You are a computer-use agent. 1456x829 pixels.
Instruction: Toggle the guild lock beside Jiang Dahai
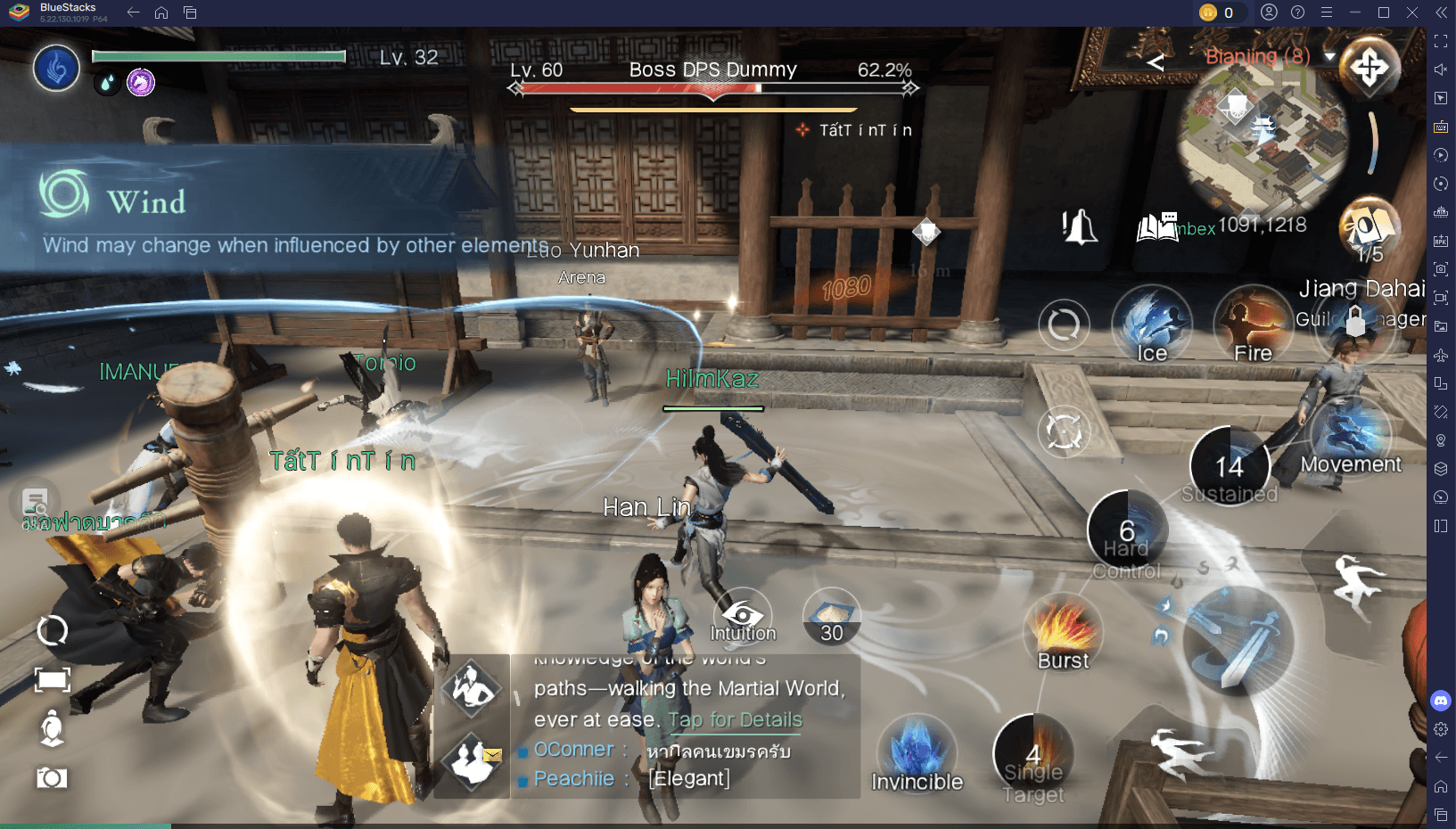1355,321
